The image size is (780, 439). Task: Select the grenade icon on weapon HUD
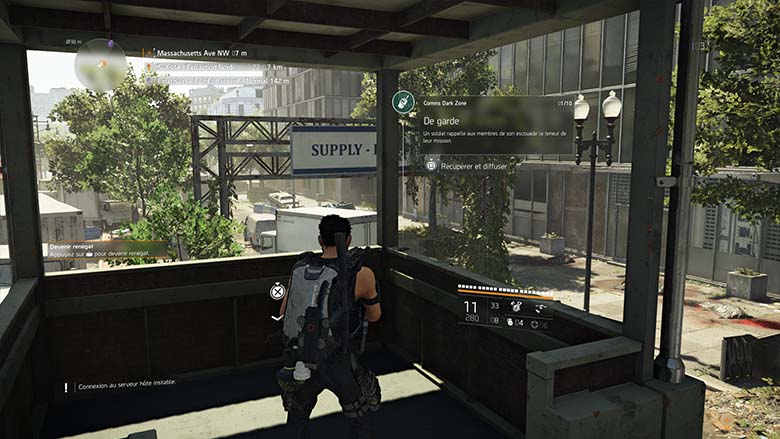pos(509,322)
